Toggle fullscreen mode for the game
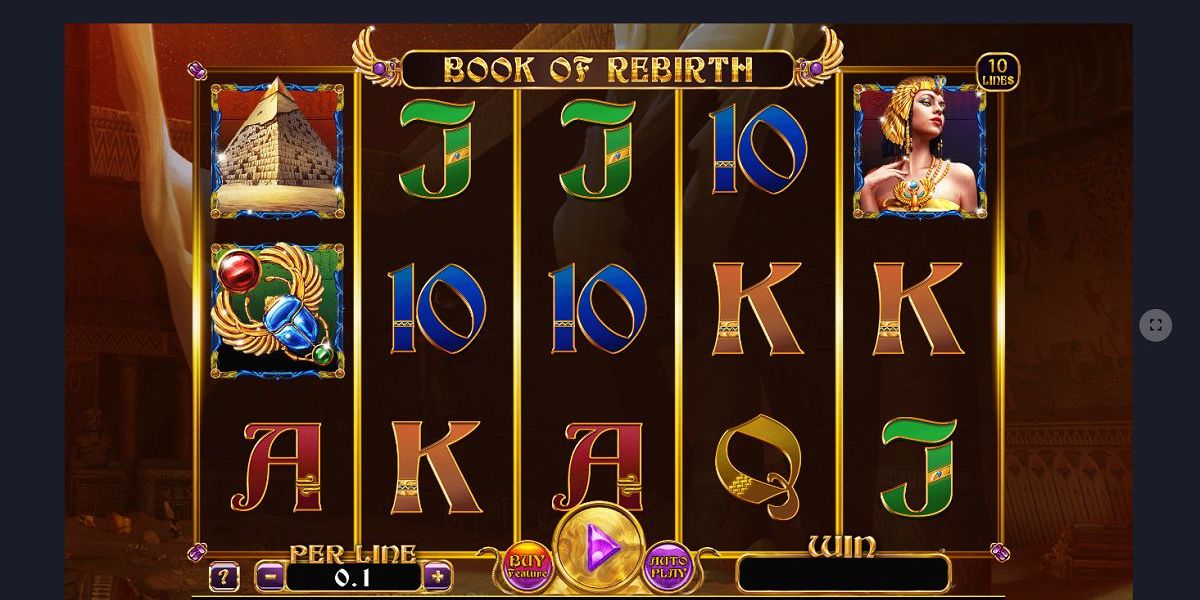This screenshot has height=600, width=1200. click(1155, 325)
